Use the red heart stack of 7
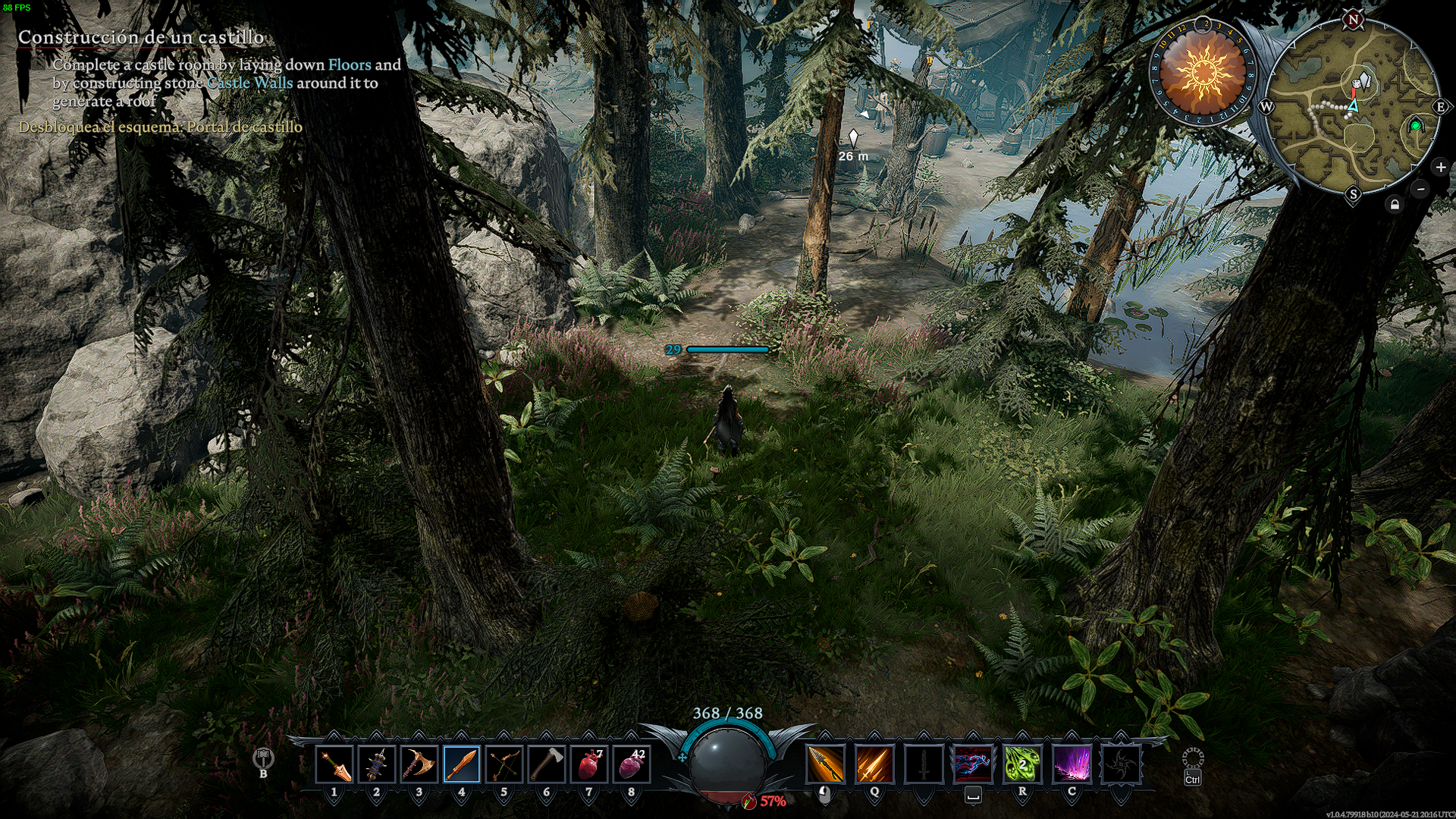 589,764
